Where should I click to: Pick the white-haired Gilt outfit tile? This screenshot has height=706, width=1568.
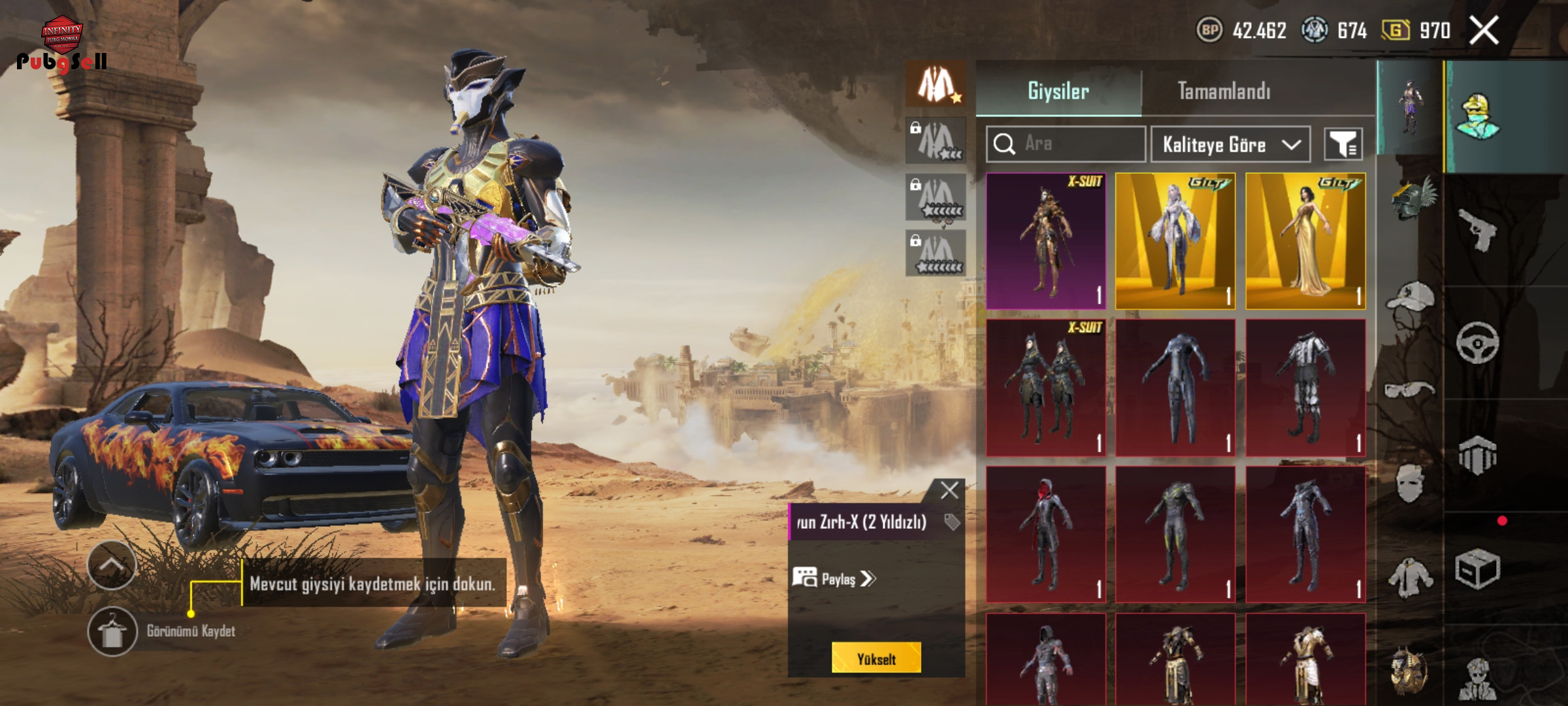point(1175,241)
